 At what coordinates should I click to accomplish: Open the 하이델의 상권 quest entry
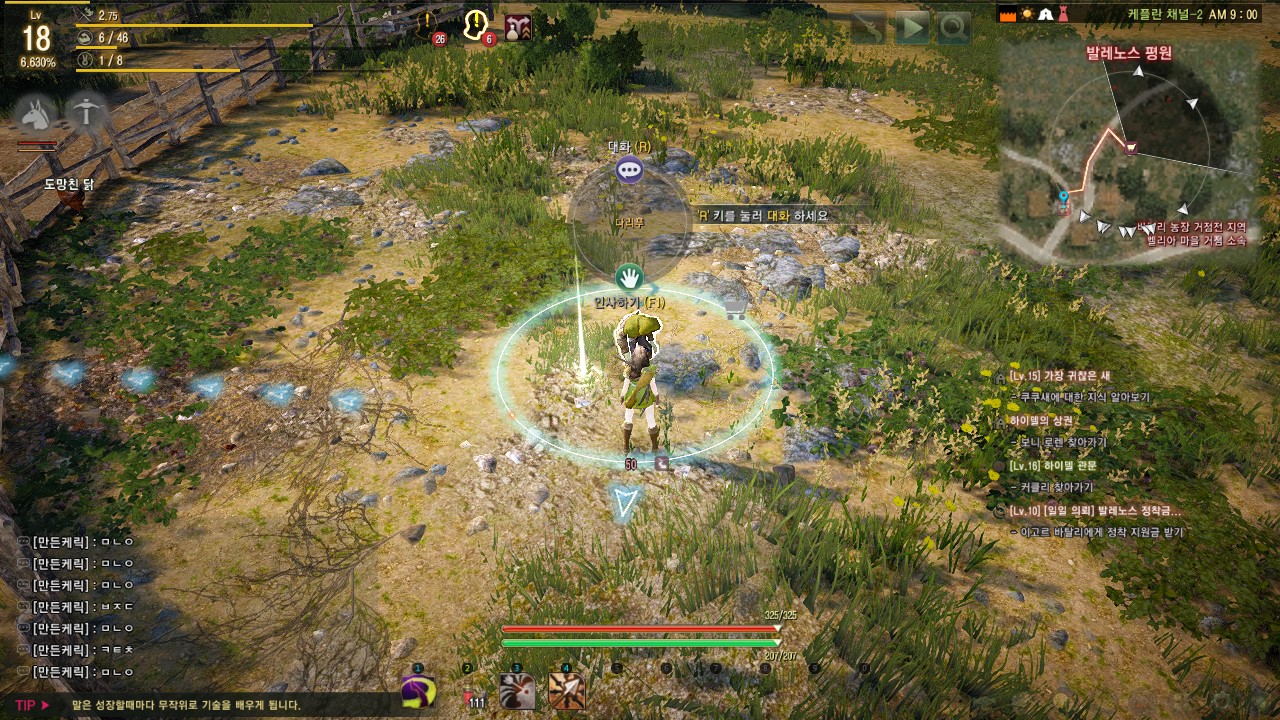(1042, 421)
